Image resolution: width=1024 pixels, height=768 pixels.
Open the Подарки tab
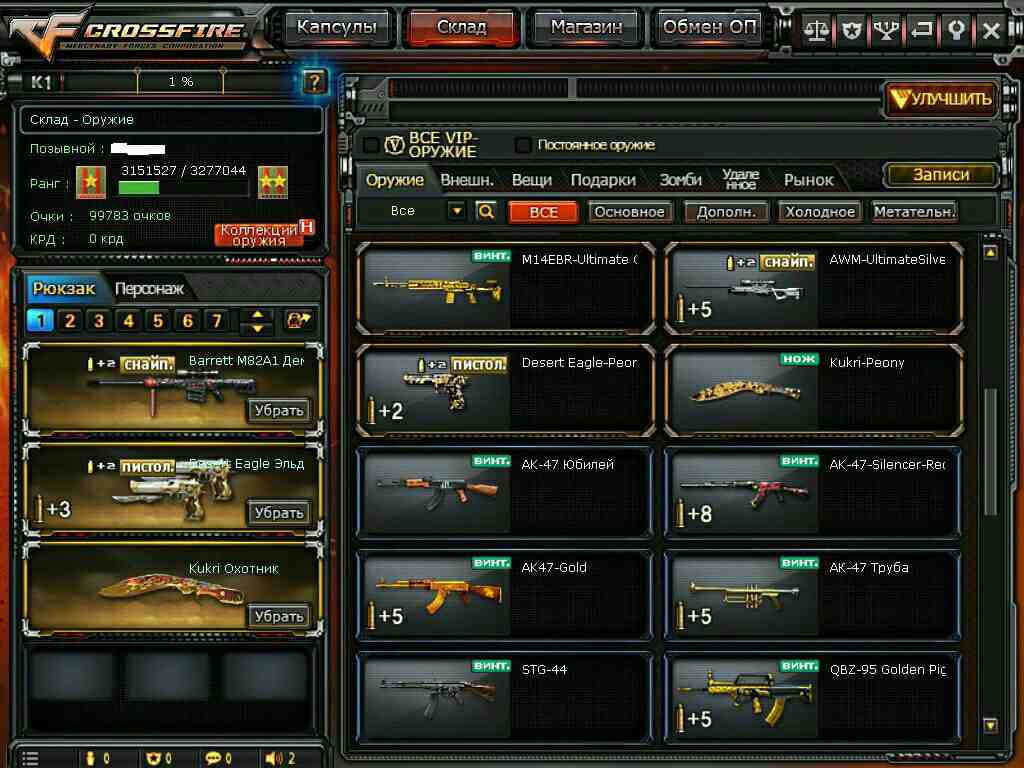click(603, 180)
